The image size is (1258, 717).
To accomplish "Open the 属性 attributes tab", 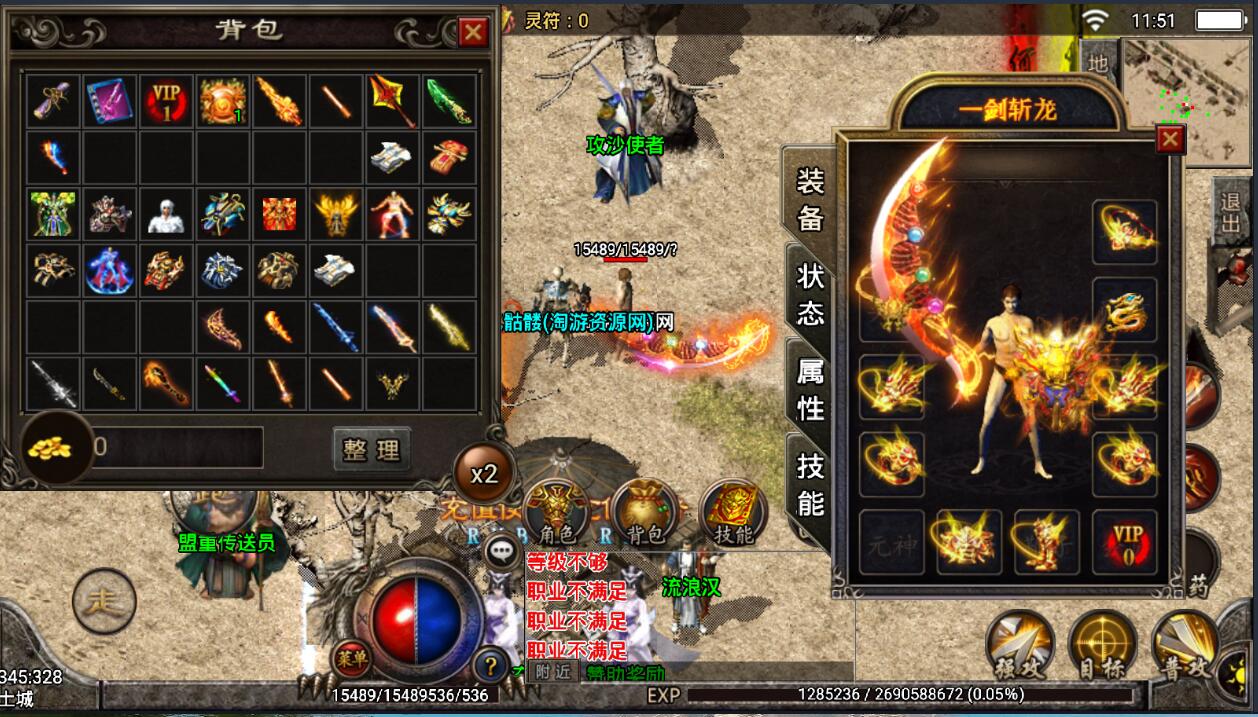I will (x=810, y=389).
